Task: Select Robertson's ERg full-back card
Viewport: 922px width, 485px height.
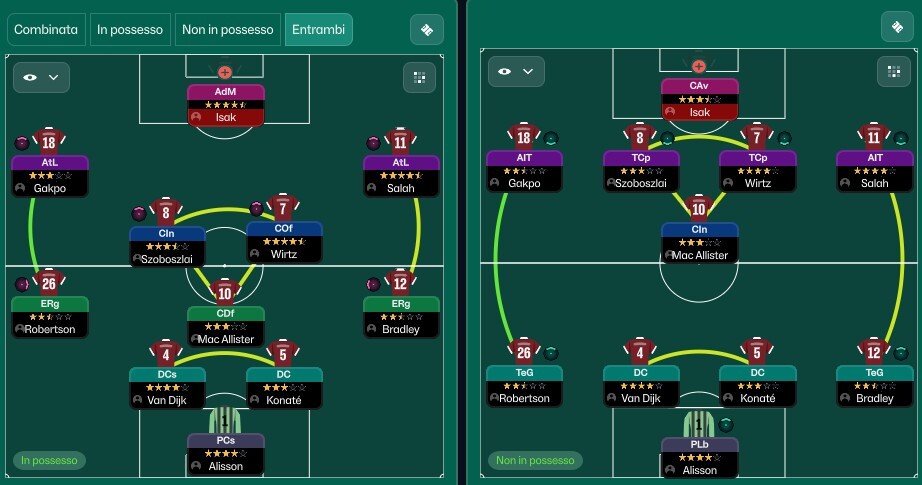Action: click(x=49, y=316)
